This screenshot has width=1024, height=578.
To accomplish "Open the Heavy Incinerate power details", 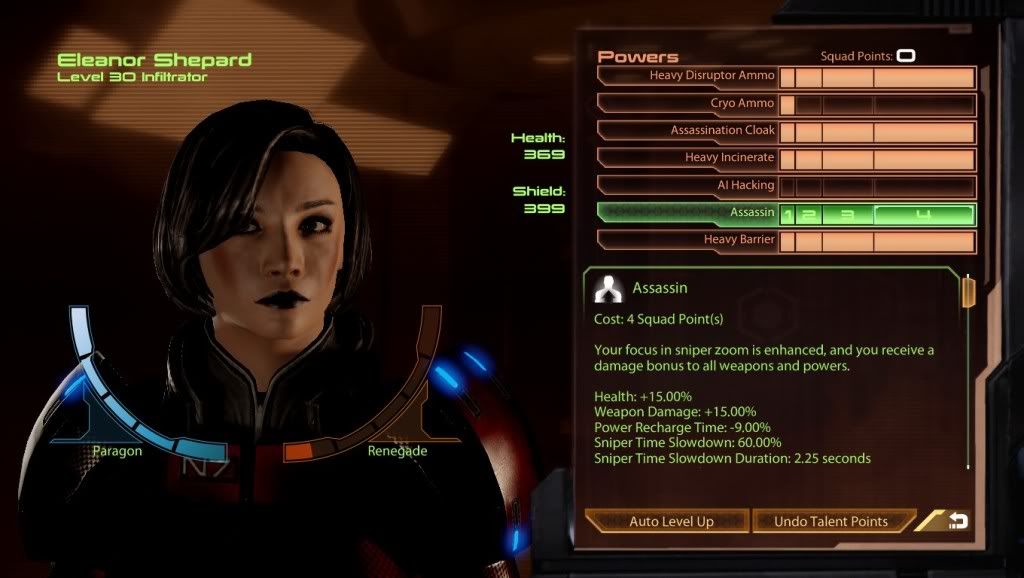I will [688, 157].
